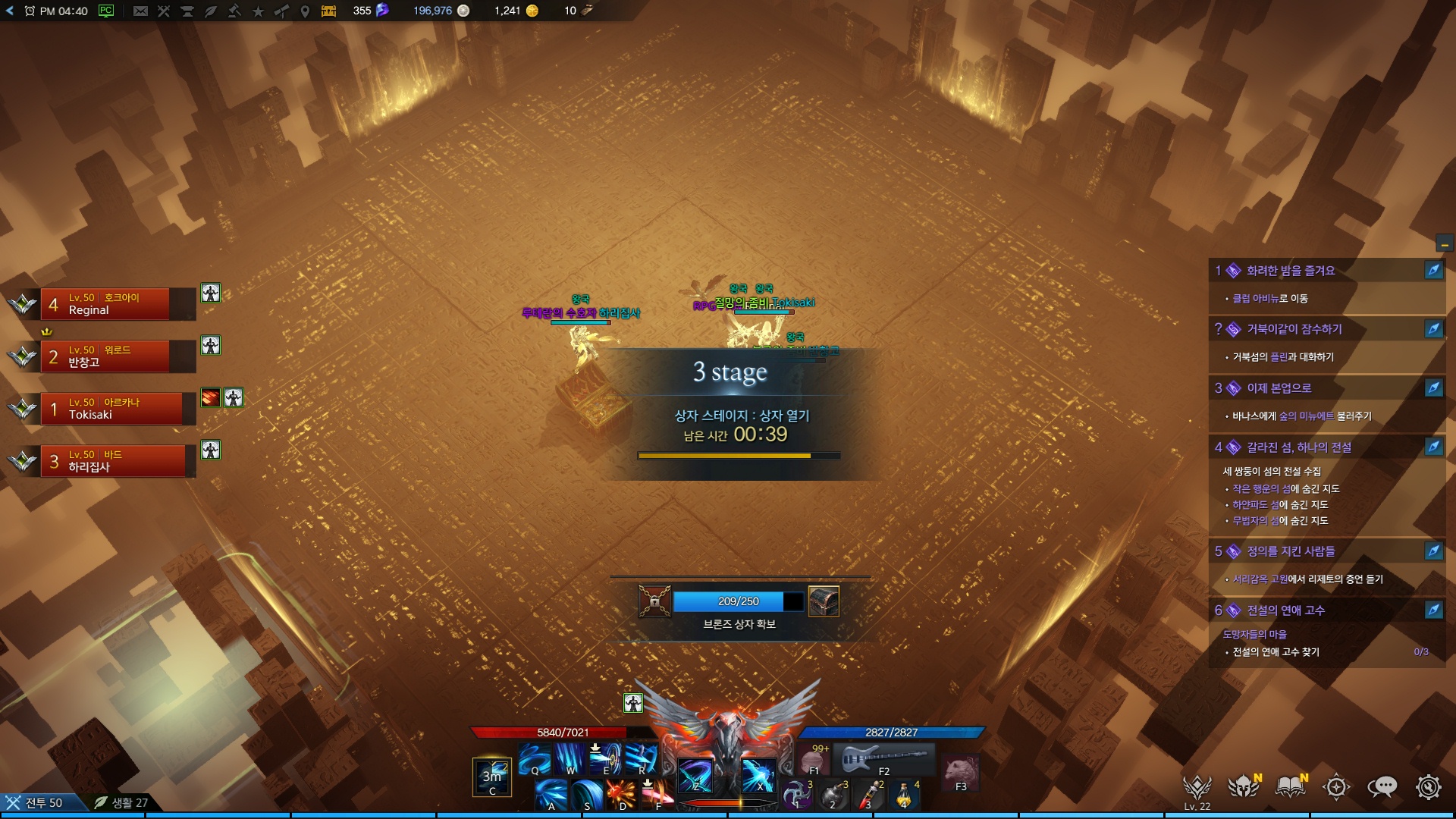Activate the Q whirlwind skill
The height and width of the screenshot is (819, 1456).
pos(534,758)
